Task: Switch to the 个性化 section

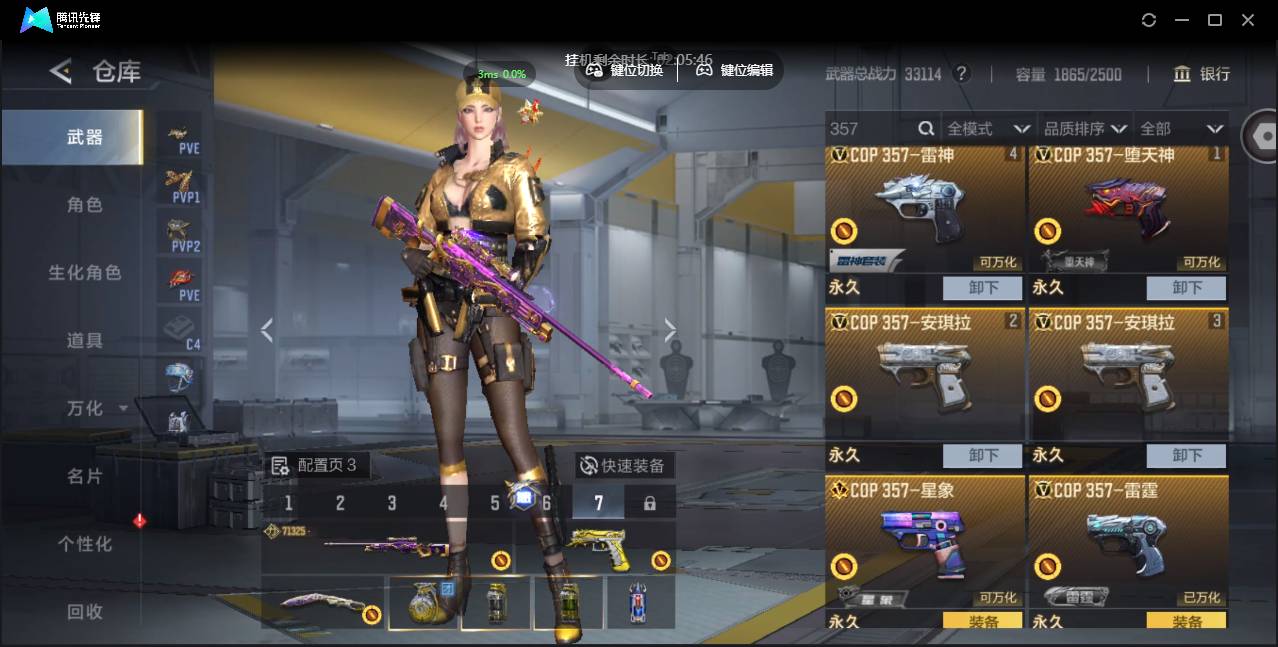Action: point(85,544)
